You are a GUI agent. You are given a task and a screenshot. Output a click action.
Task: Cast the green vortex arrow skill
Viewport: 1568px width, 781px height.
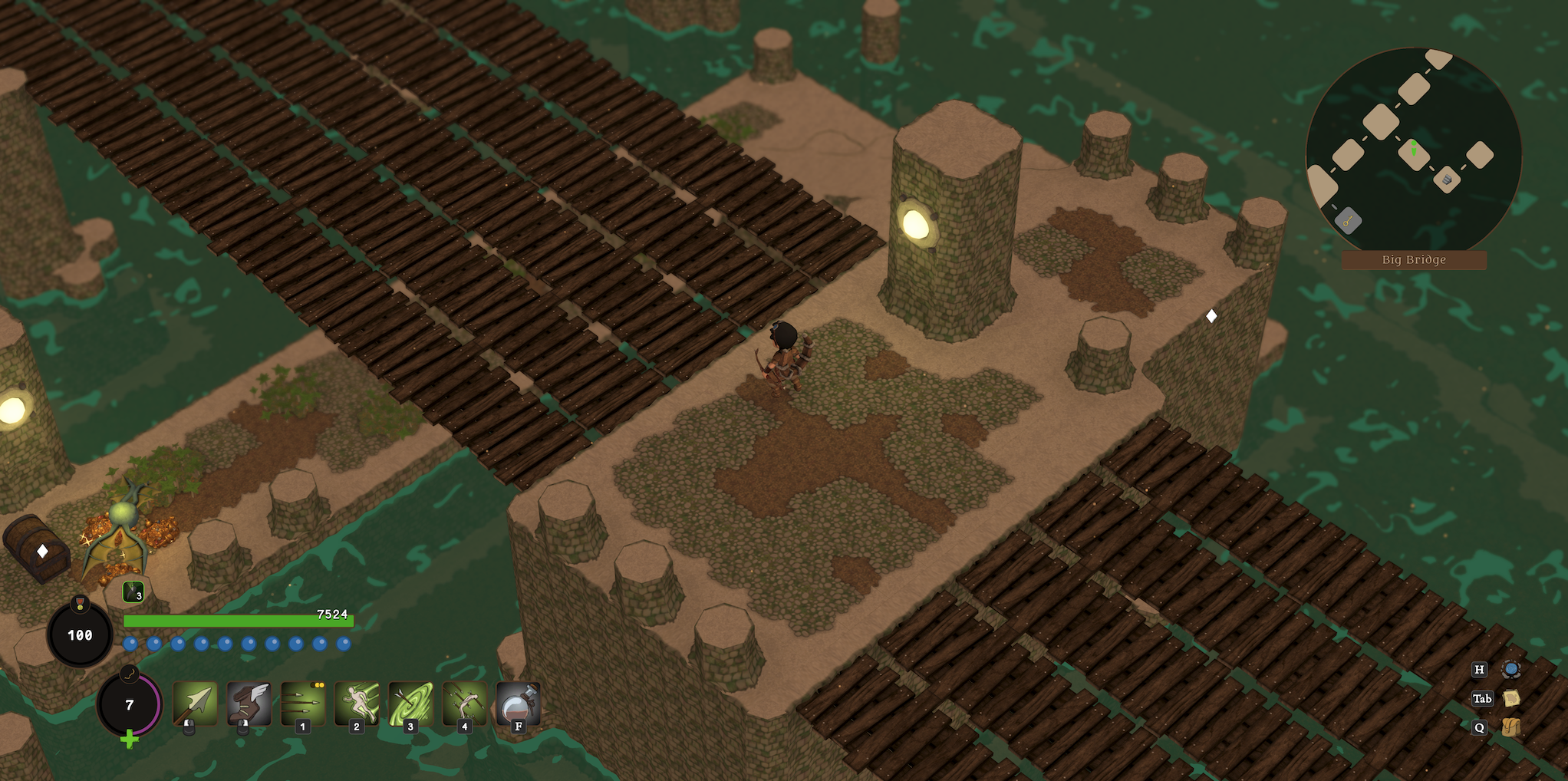(x=410, y=703)
